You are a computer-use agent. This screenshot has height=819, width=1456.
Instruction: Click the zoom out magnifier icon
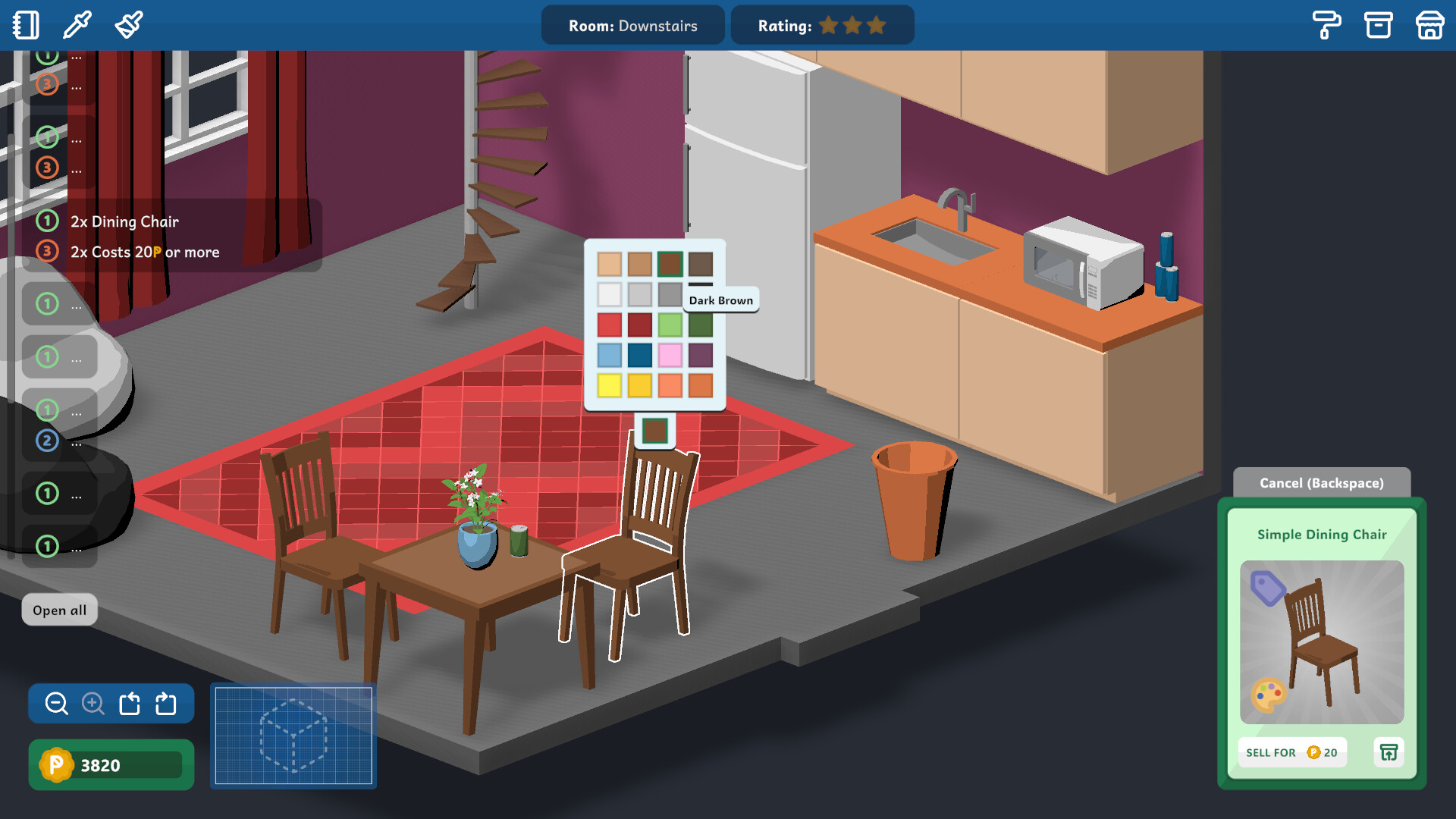tap(55, 704)
